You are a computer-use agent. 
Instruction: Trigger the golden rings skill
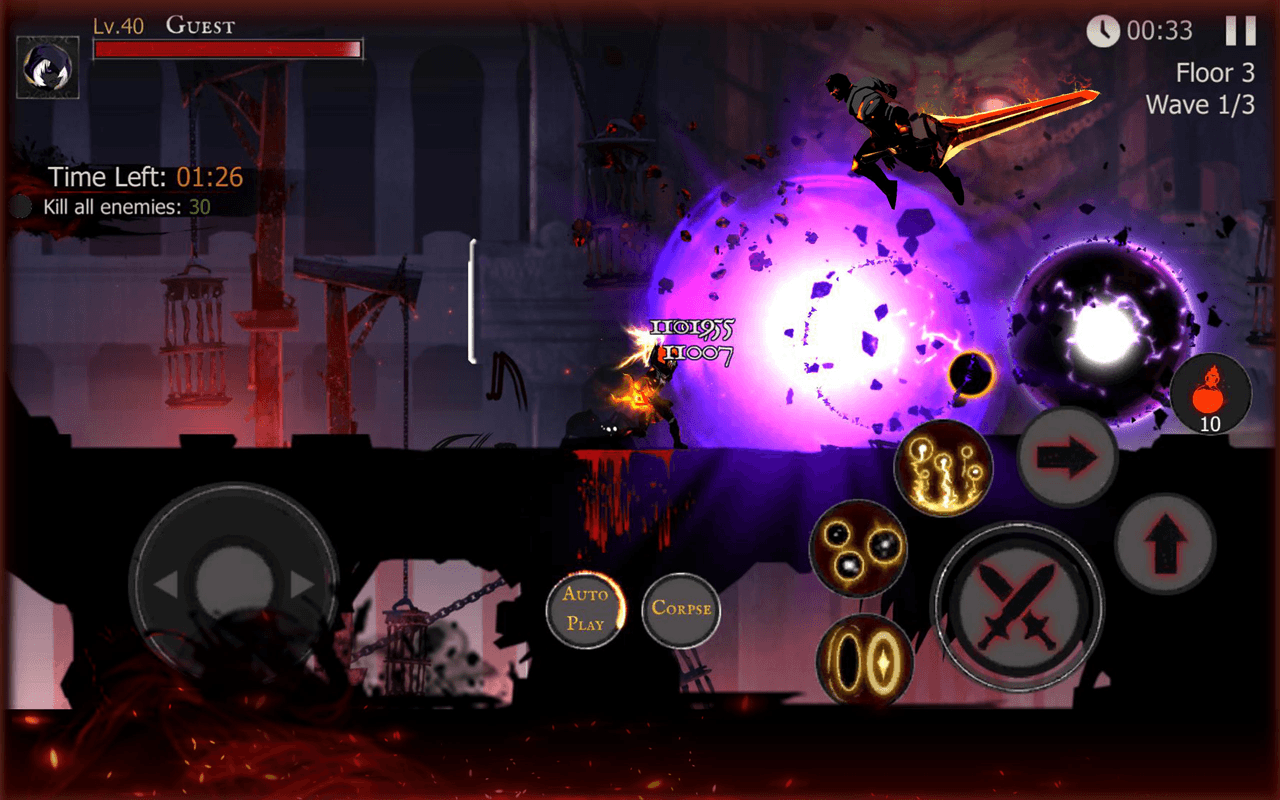865,660
